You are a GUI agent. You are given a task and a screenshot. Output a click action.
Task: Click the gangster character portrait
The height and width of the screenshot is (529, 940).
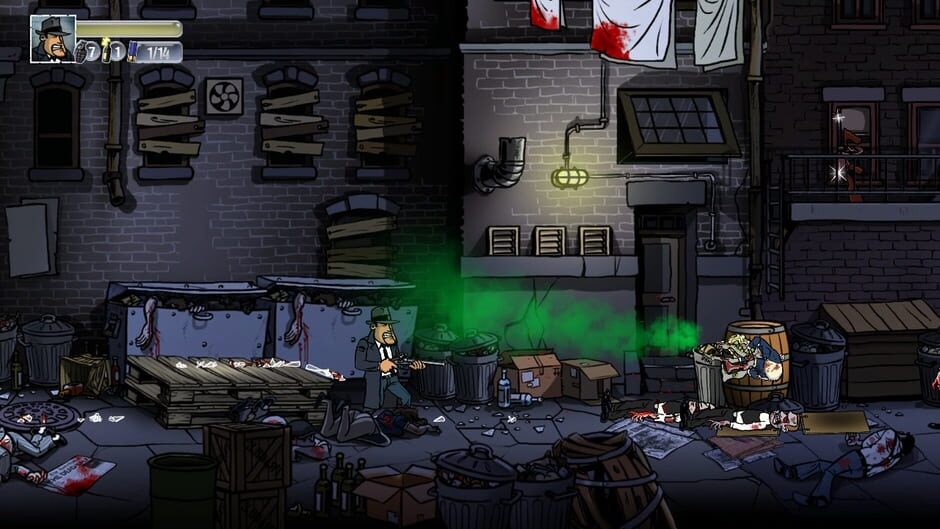pyautogui.click(x=52, y=38)
